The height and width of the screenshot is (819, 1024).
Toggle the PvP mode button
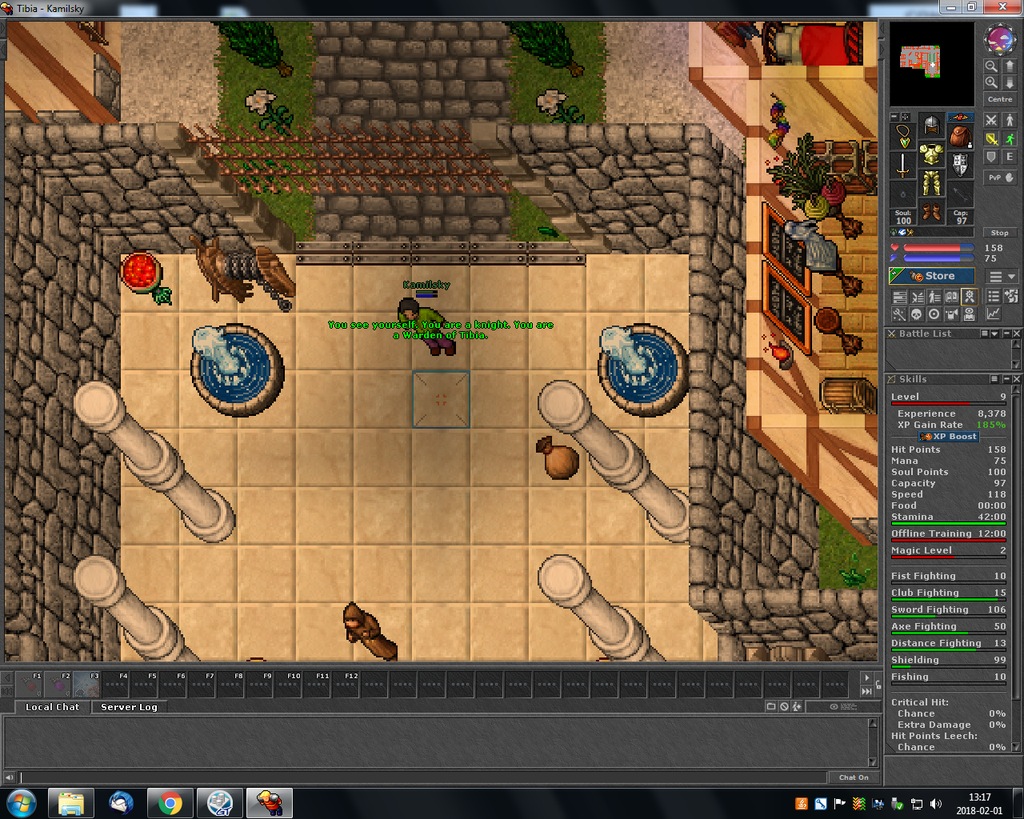point(999,177)
